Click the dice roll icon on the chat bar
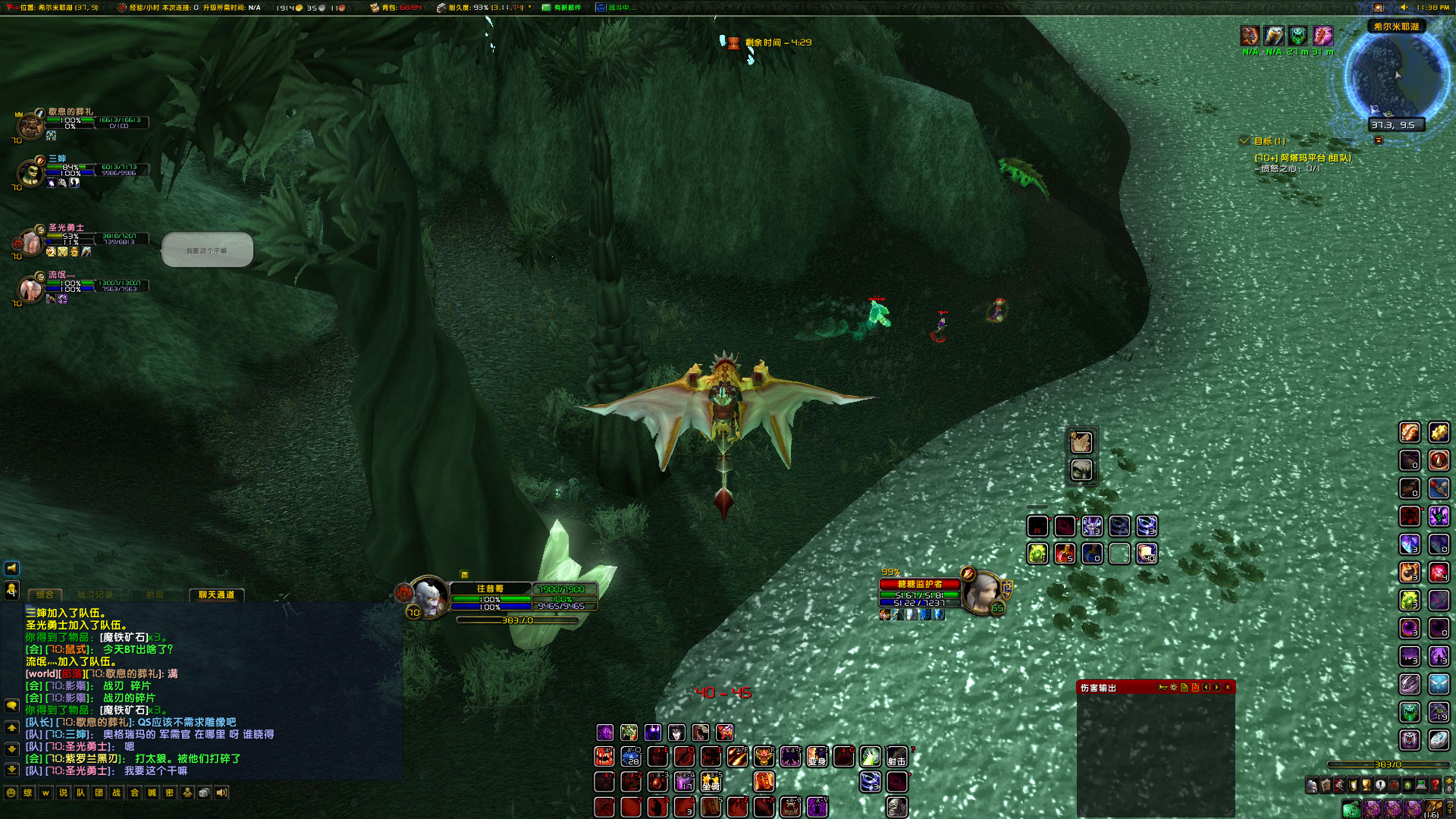 point(204,792)
